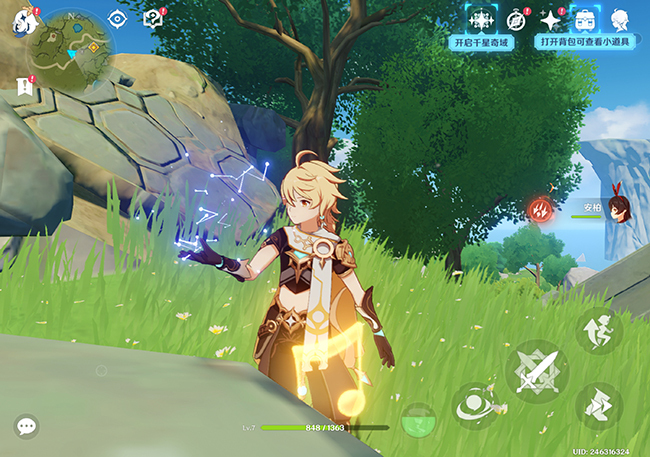Open the chat speech bubble
Viewport: 650px width, 457px height.
26,426
